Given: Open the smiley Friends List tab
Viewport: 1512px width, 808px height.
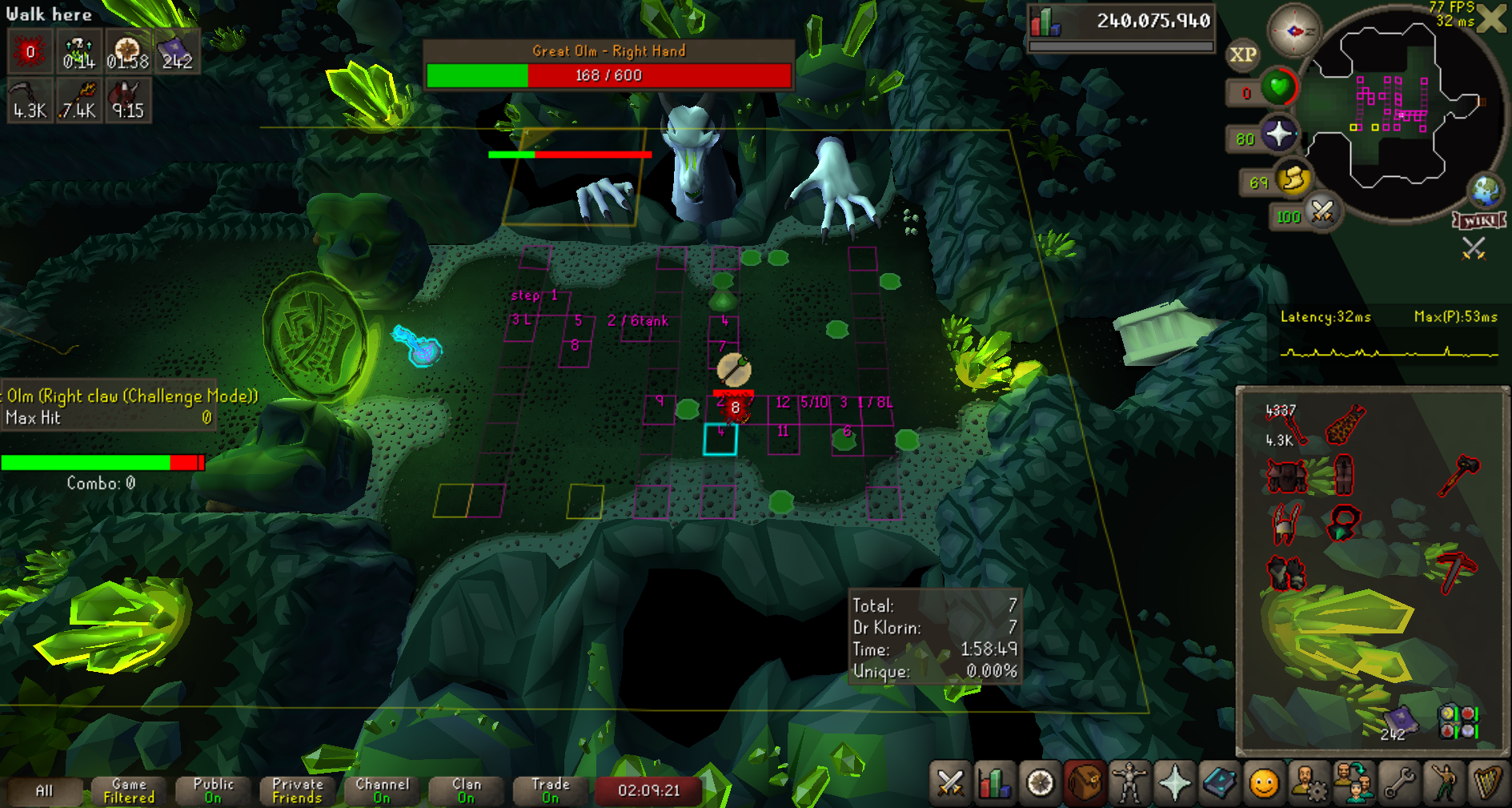Looking at the screenshot, I should tap(1264, 782).
